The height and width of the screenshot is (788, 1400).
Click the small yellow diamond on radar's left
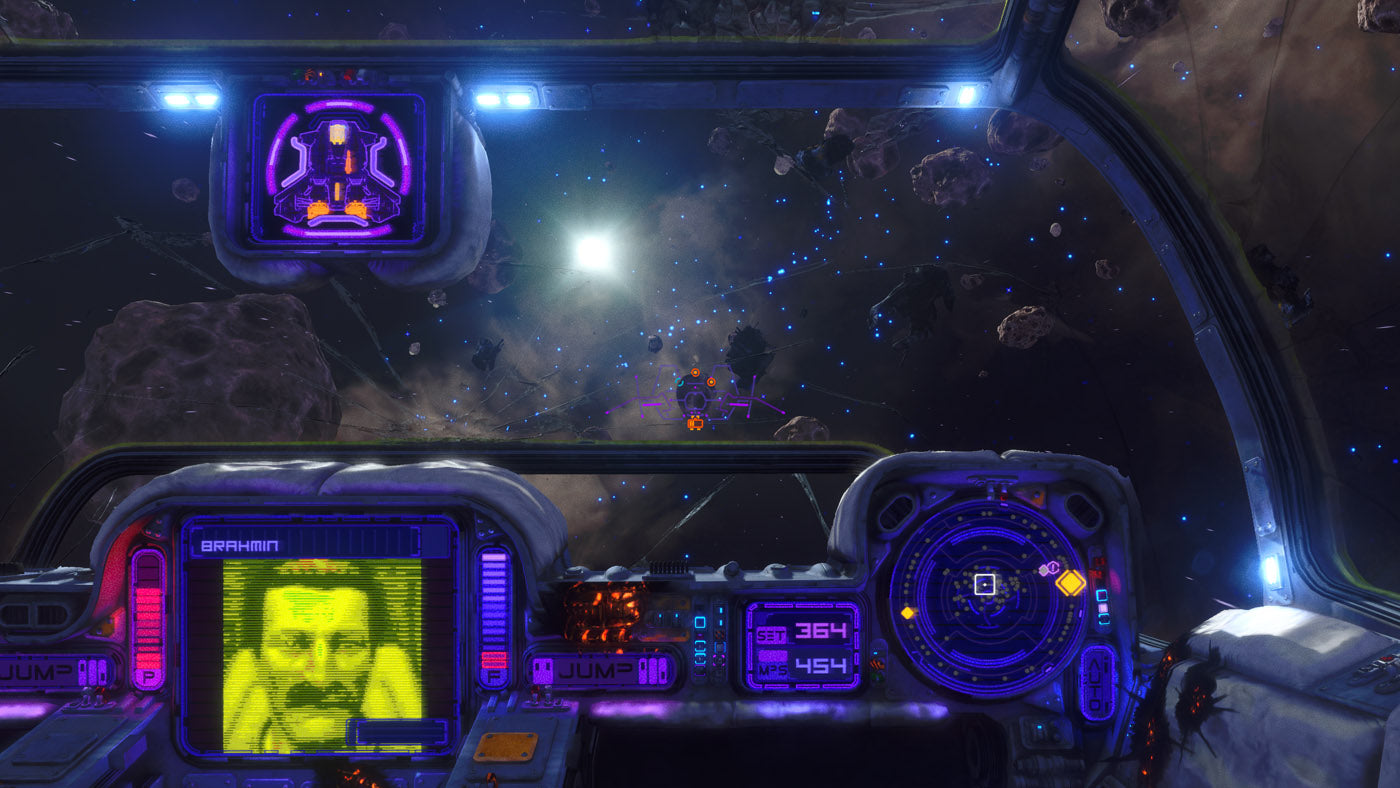click(x=908, y=612)
